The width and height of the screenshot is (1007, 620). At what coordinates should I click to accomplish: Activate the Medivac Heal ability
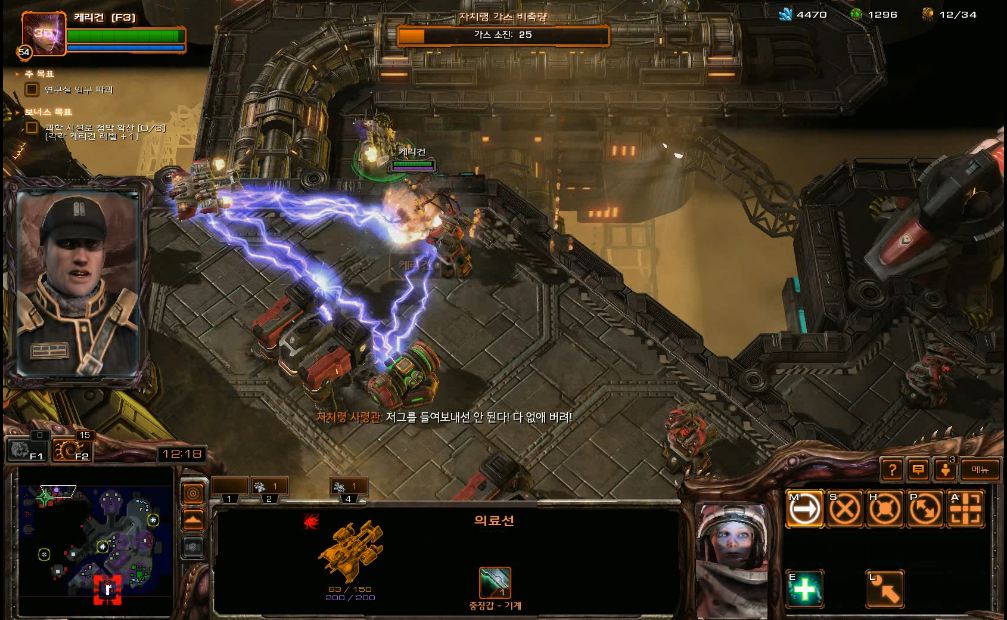click(804, 589)
